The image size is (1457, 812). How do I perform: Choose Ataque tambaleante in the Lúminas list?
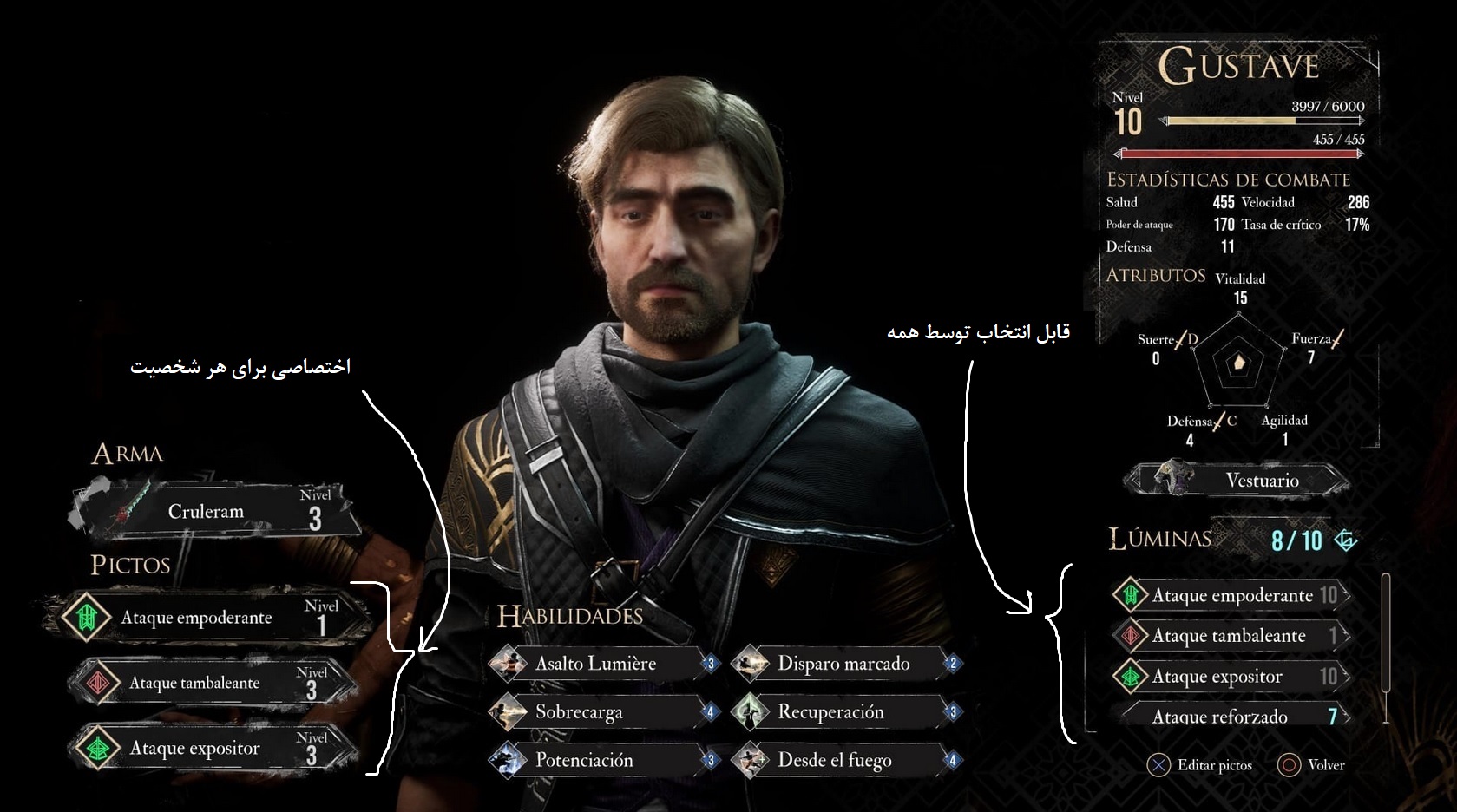click(1232, 636)
